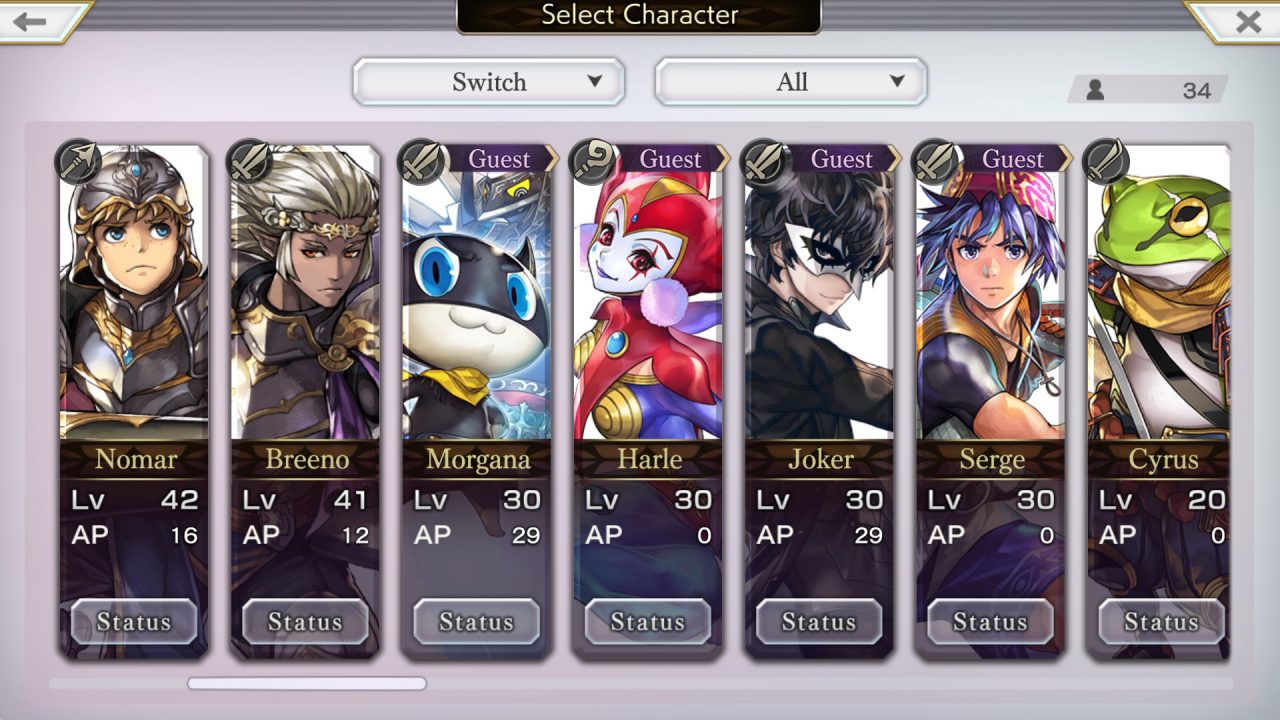Select Harle's character card
The image size is (1280, 720).
(648, 300)
